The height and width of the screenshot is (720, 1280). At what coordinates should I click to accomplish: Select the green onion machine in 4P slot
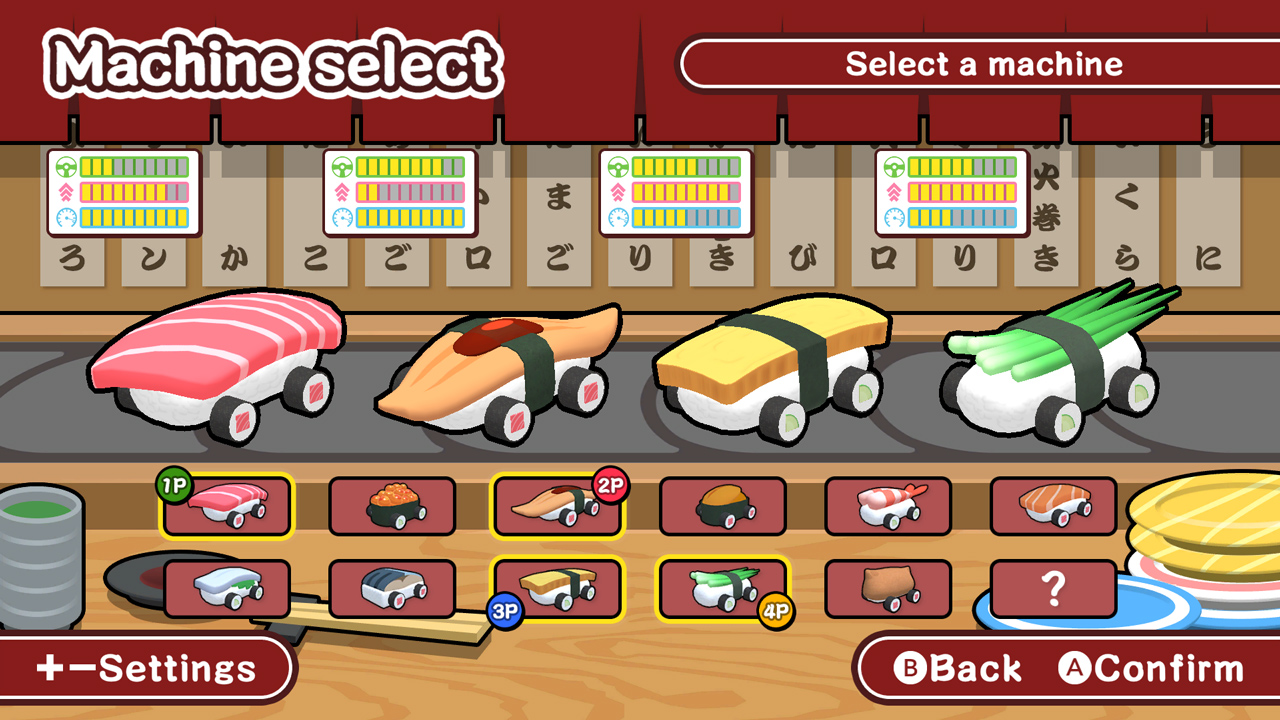[722, 588]
